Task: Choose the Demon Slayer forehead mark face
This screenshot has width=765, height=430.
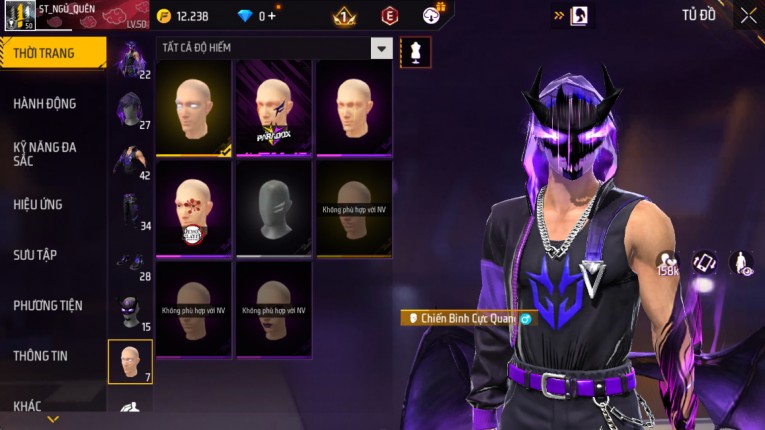Action: tap(193, 208)
